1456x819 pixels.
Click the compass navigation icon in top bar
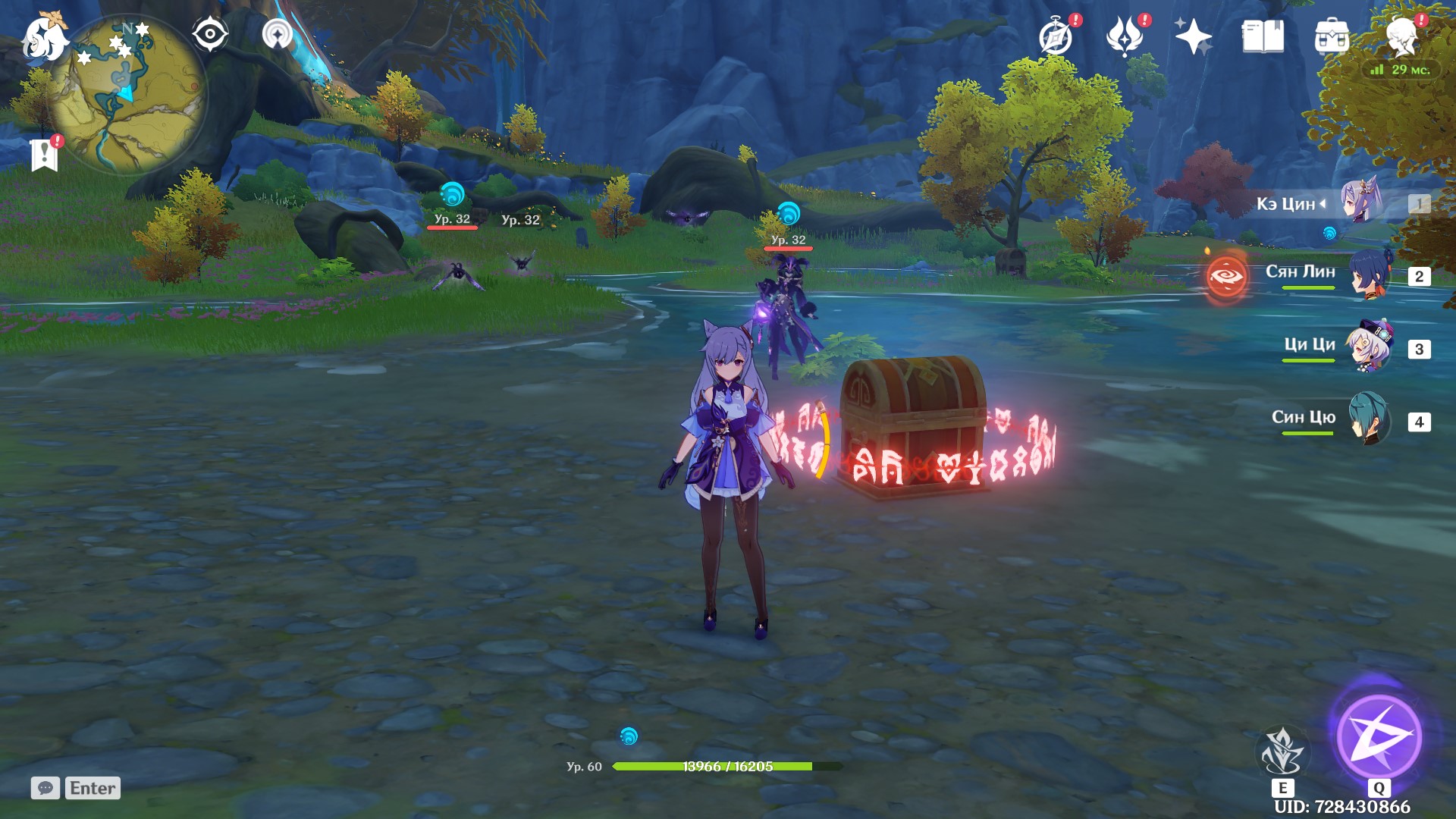coord(209,33)
